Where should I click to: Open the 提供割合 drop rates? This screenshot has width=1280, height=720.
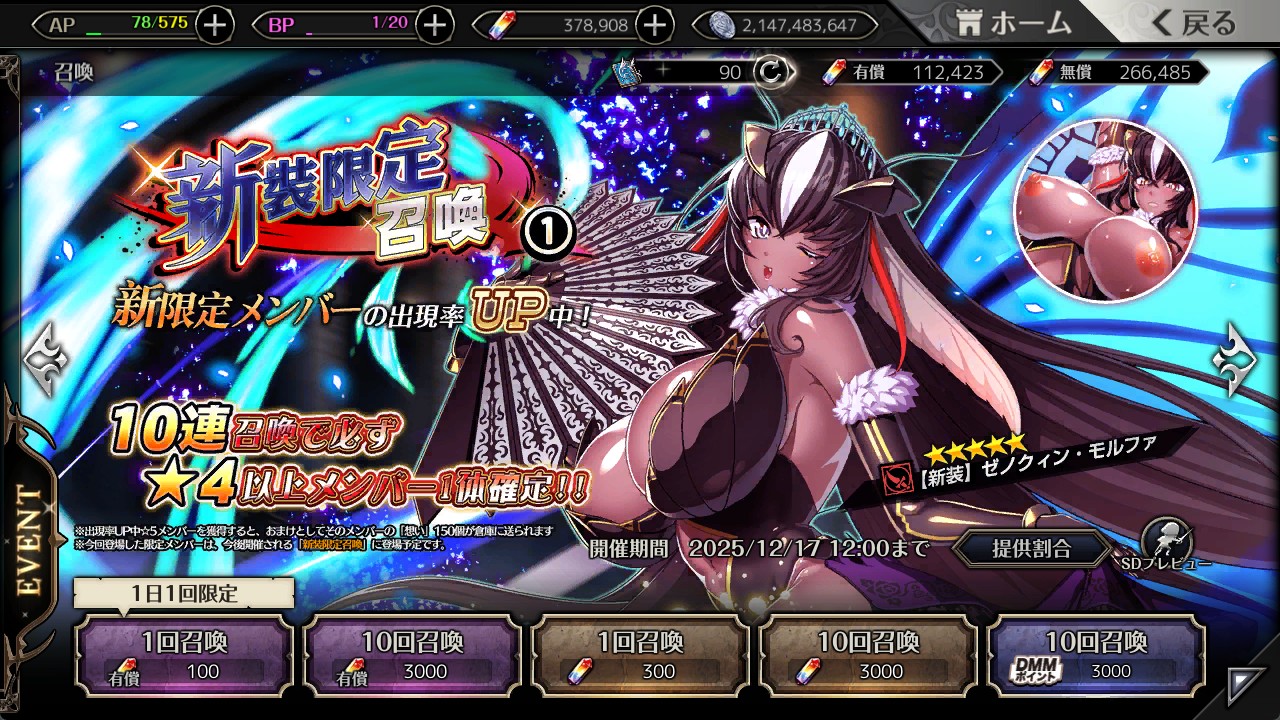(1031, 548)
